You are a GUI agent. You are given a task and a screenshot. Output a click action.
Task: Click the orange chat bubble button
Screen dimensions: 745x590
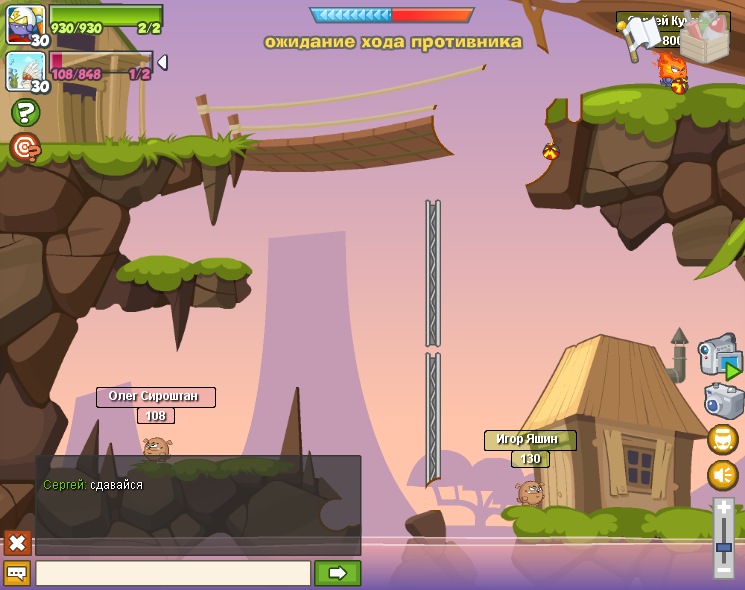[17, 573]
